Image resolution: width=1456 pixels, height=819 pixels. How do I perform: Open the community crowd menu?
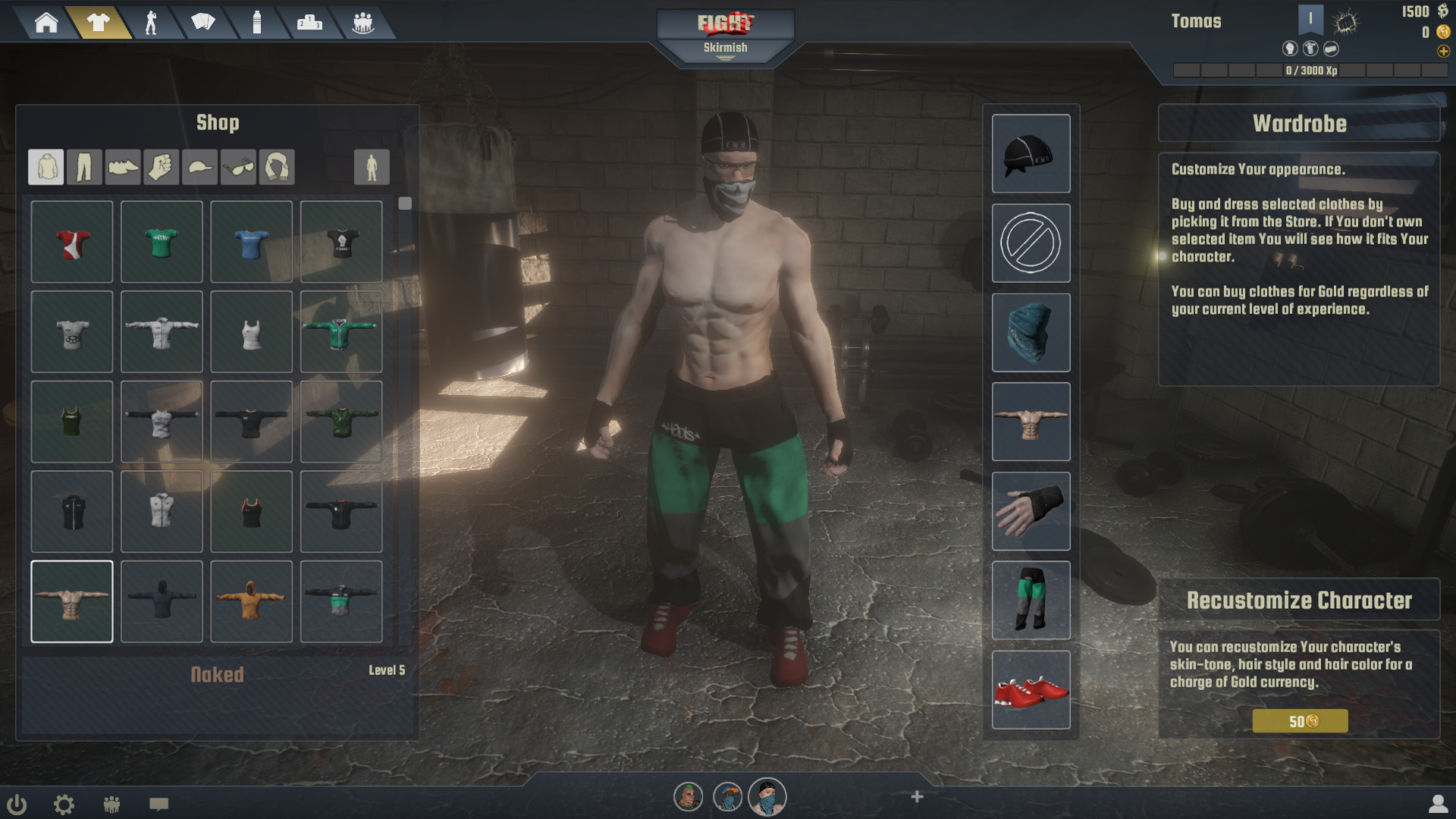point(363,22)
